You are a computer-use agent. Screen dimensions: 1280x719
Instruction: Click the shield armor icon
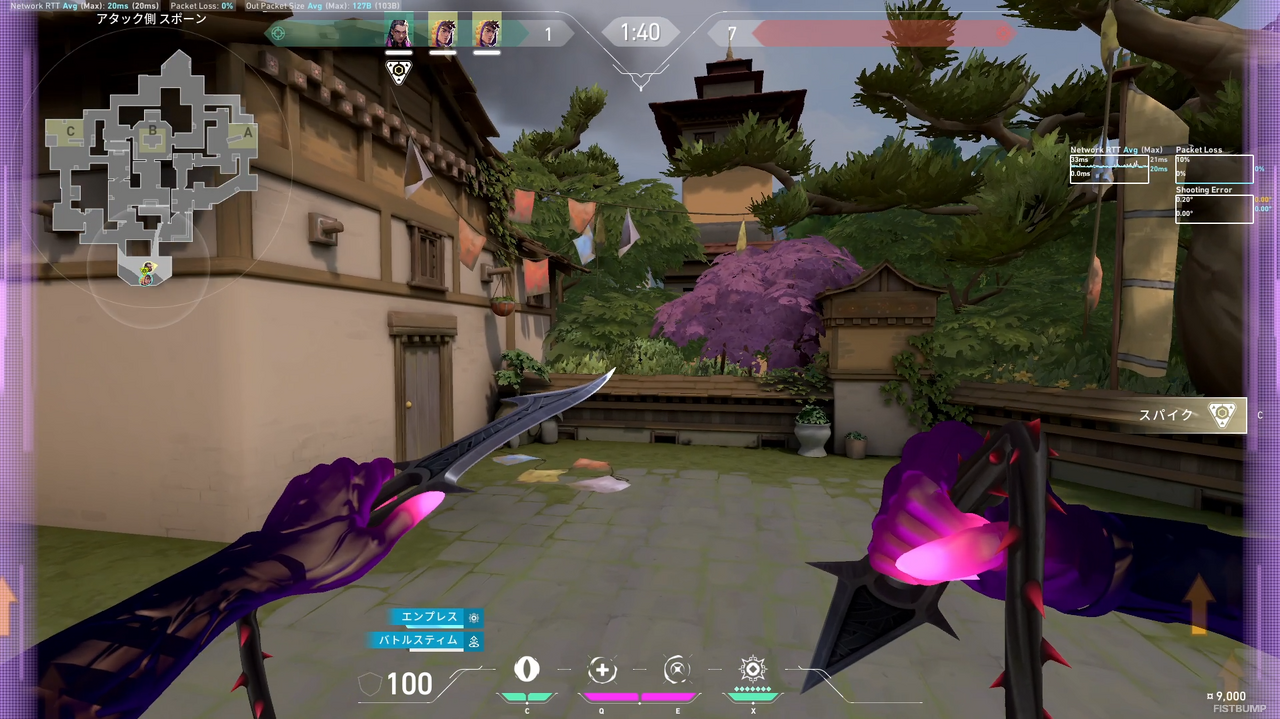coord(370,684)
